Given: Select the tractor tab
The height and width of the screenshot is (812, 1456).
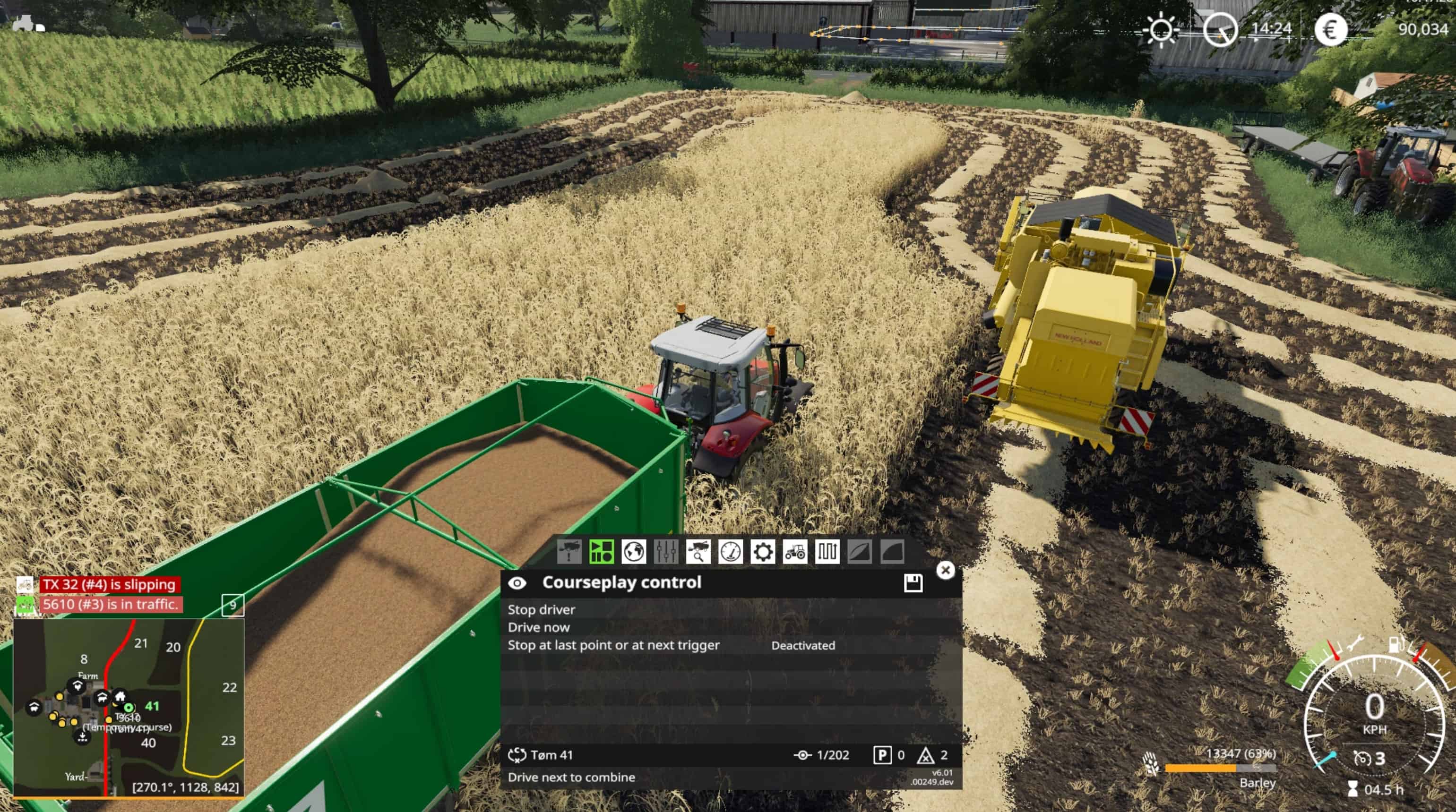Looking at the screenshot, I should click(x=795, y=552).
